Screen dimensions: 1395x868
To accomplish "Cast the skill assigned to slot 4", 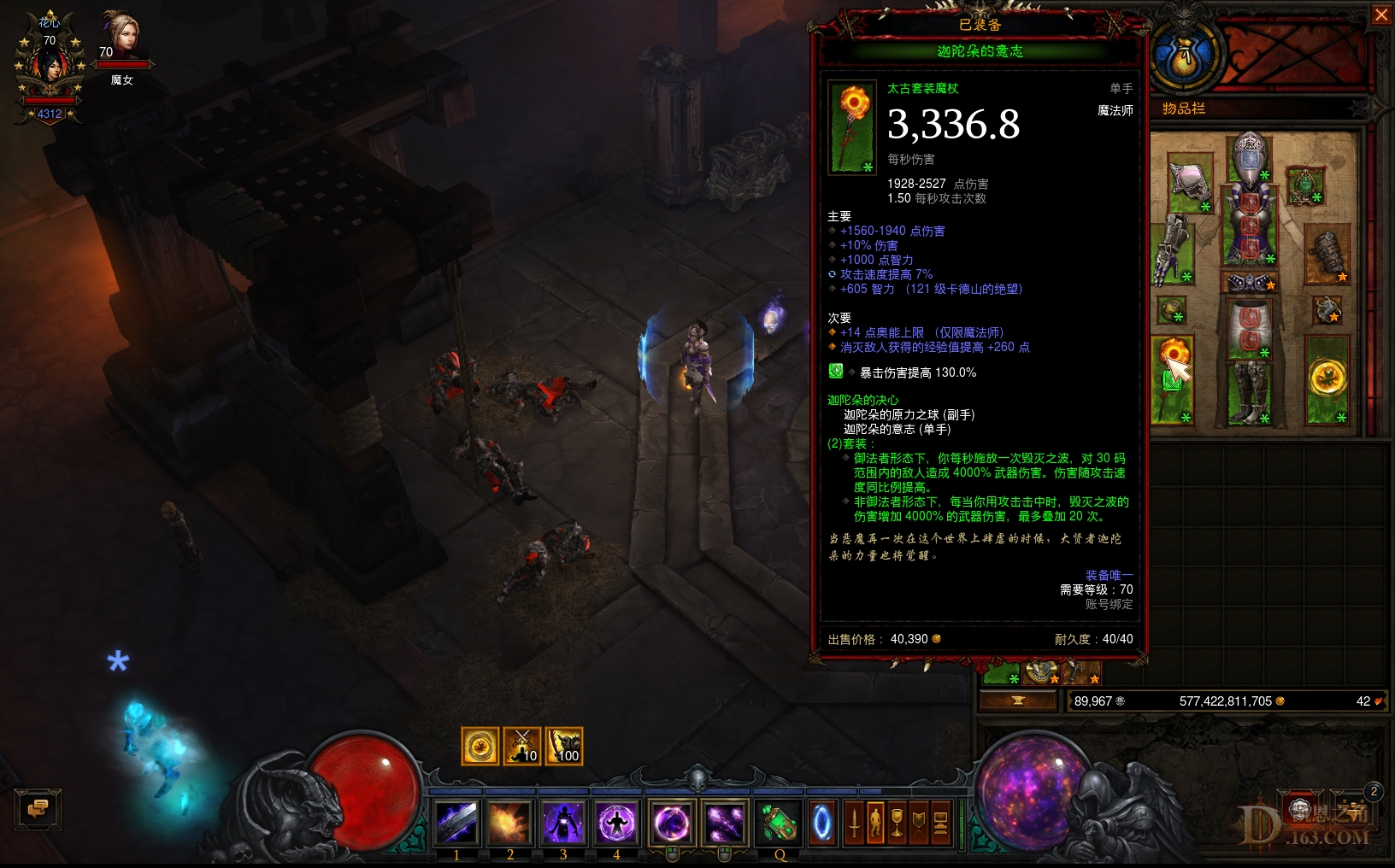I will click(617, 823).
